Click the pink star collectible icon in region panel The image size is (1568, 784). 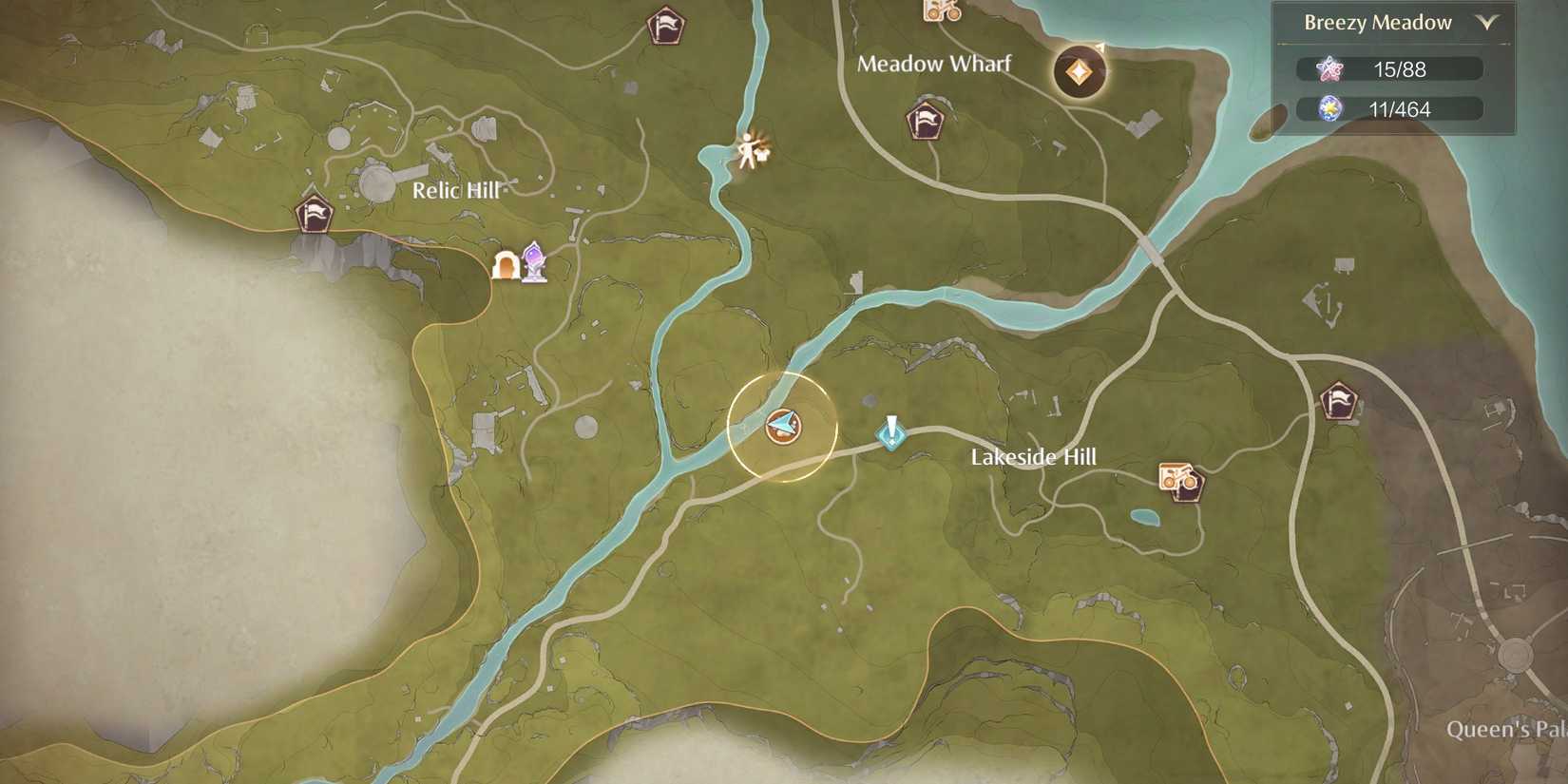pyautogui.click(x=1329, y=68)
